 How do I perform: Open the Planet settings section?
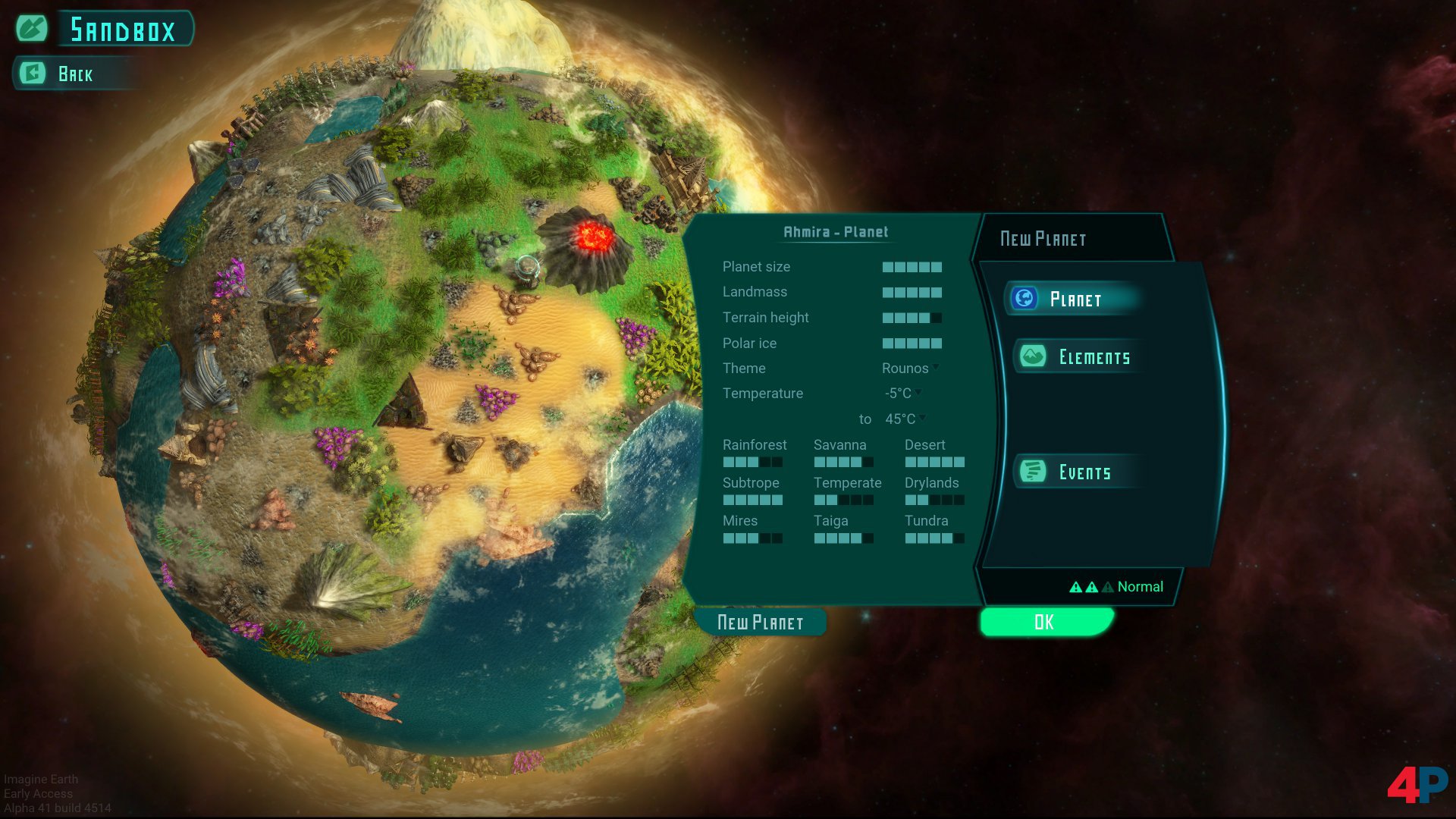(1074, 299)
